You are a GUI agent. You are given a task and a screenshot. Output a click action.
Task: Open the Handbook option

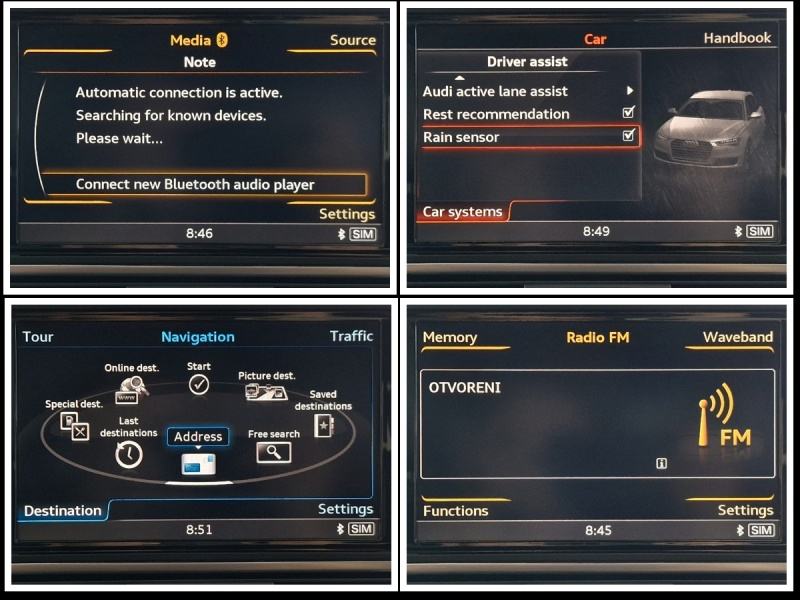(737, 38)
